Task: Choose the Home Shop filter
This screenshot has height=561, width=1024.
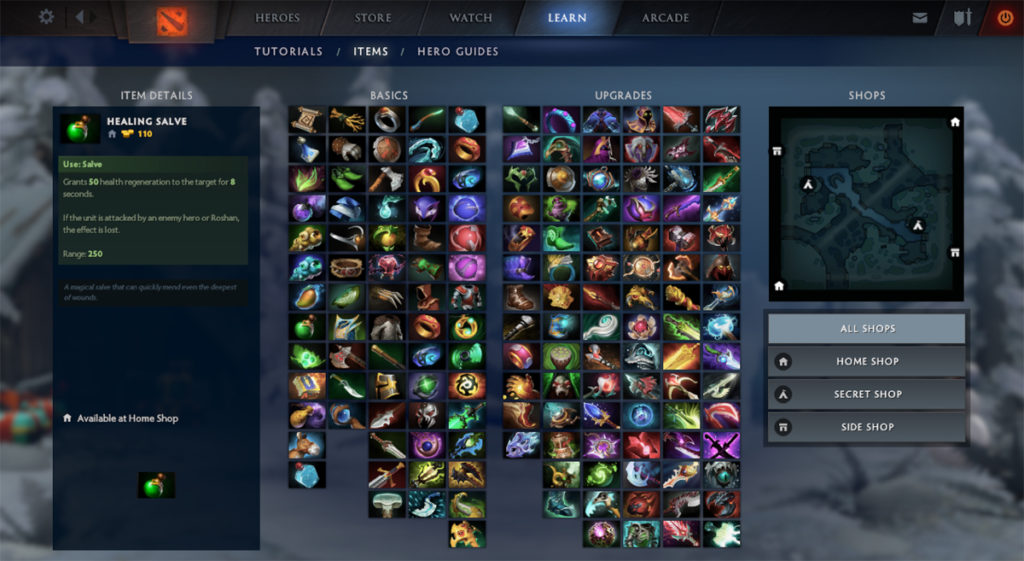Action: click(x=867, y=362)
